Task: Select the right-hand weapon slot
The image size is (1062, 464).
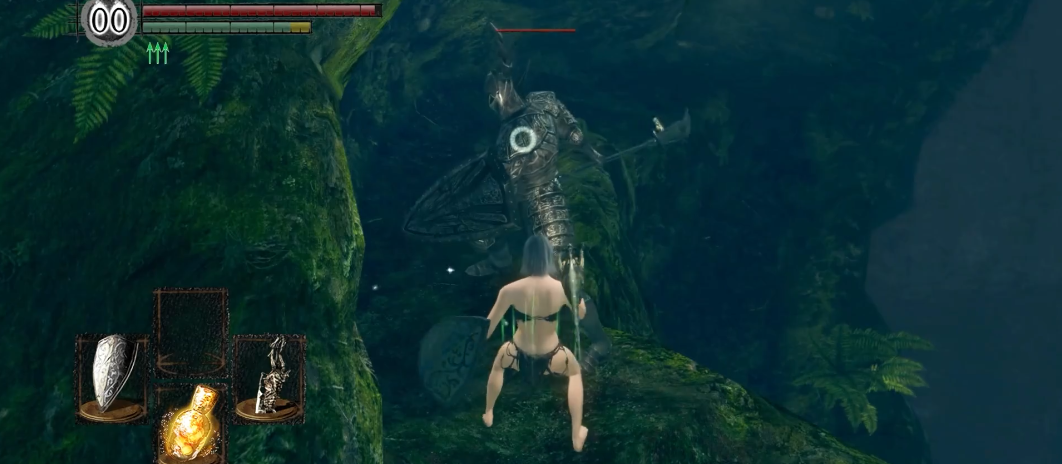Action: (x=269, y=377)
